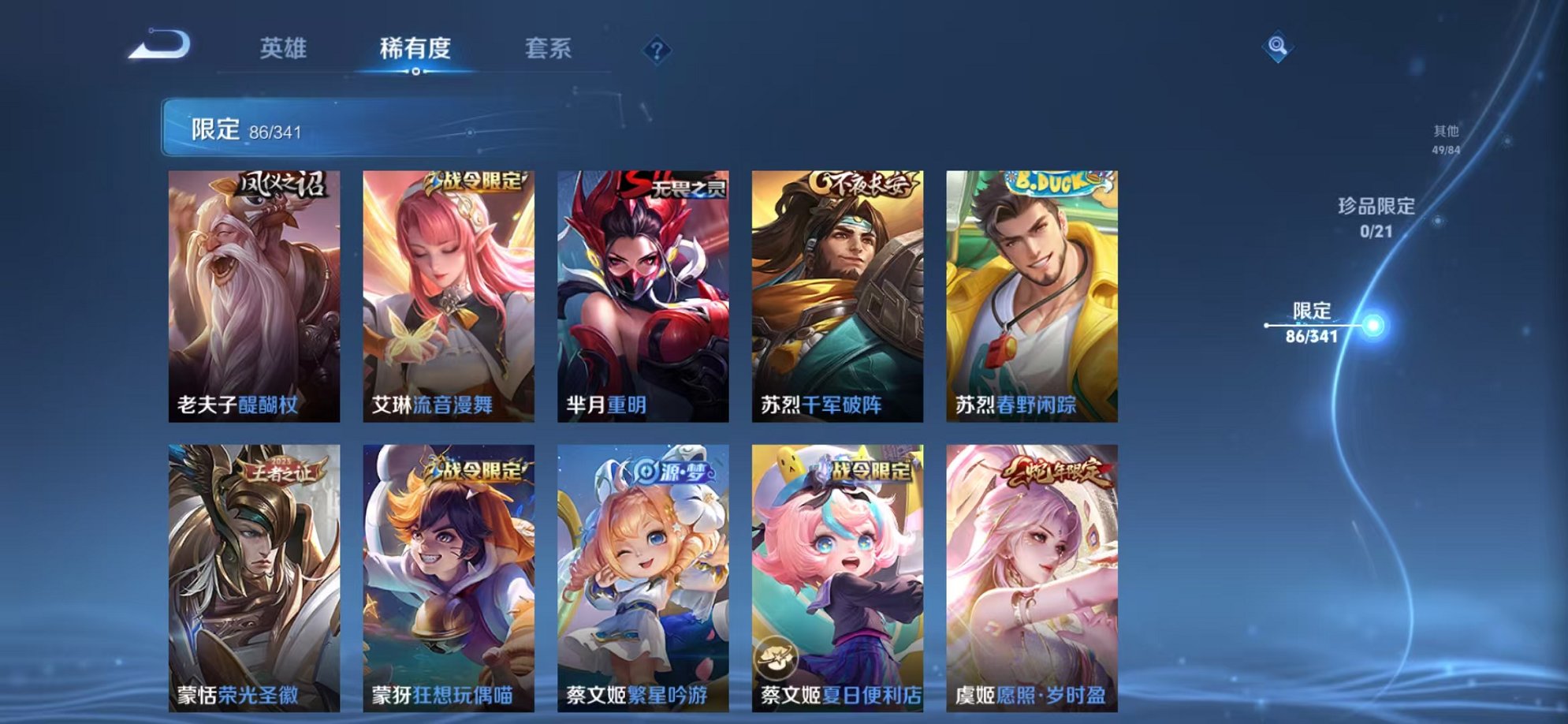Screen dimensions: 1568x724
Task: Switch to the 稀有度 tab
Action: click(x=415, y=49)
